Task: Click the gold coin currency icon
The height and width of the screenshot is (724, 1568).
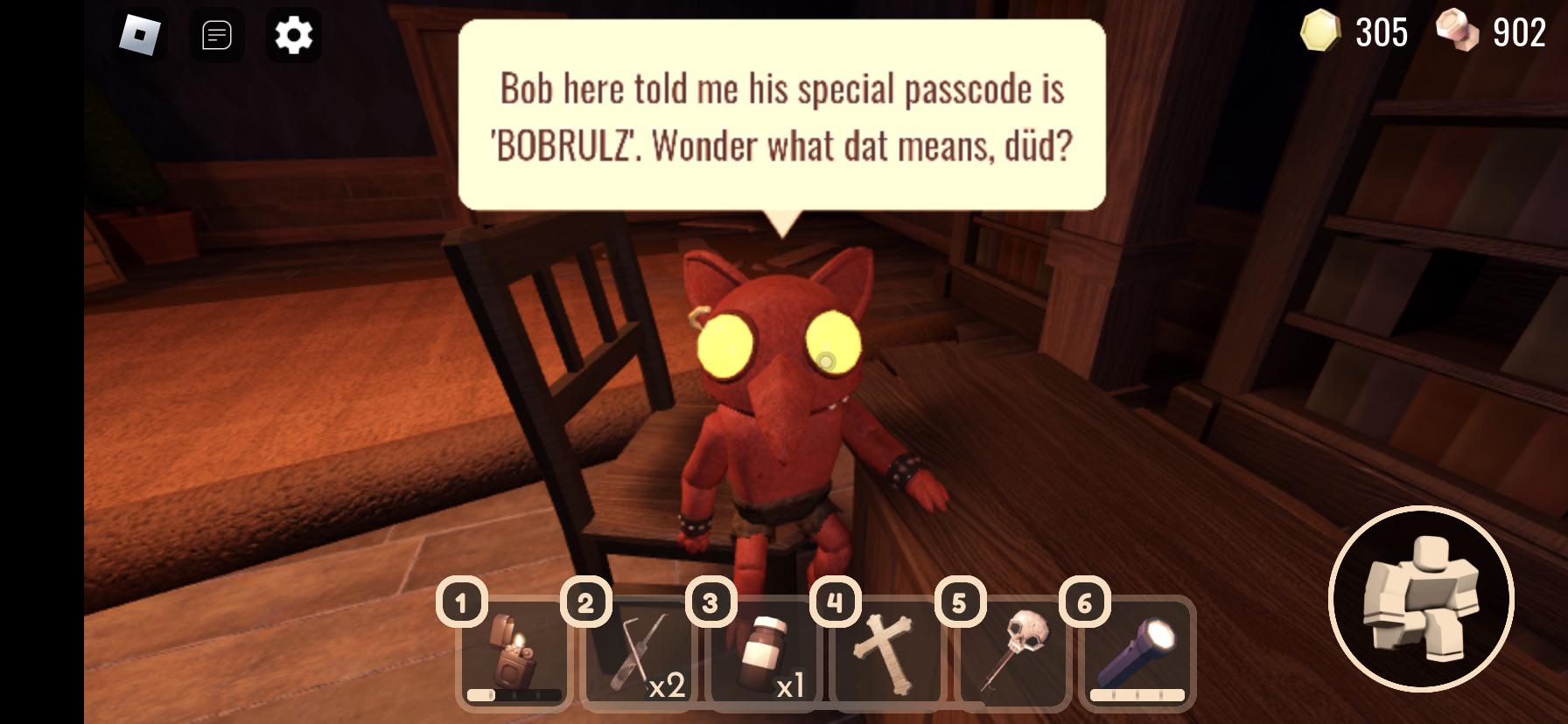Action: (1319, 32)
